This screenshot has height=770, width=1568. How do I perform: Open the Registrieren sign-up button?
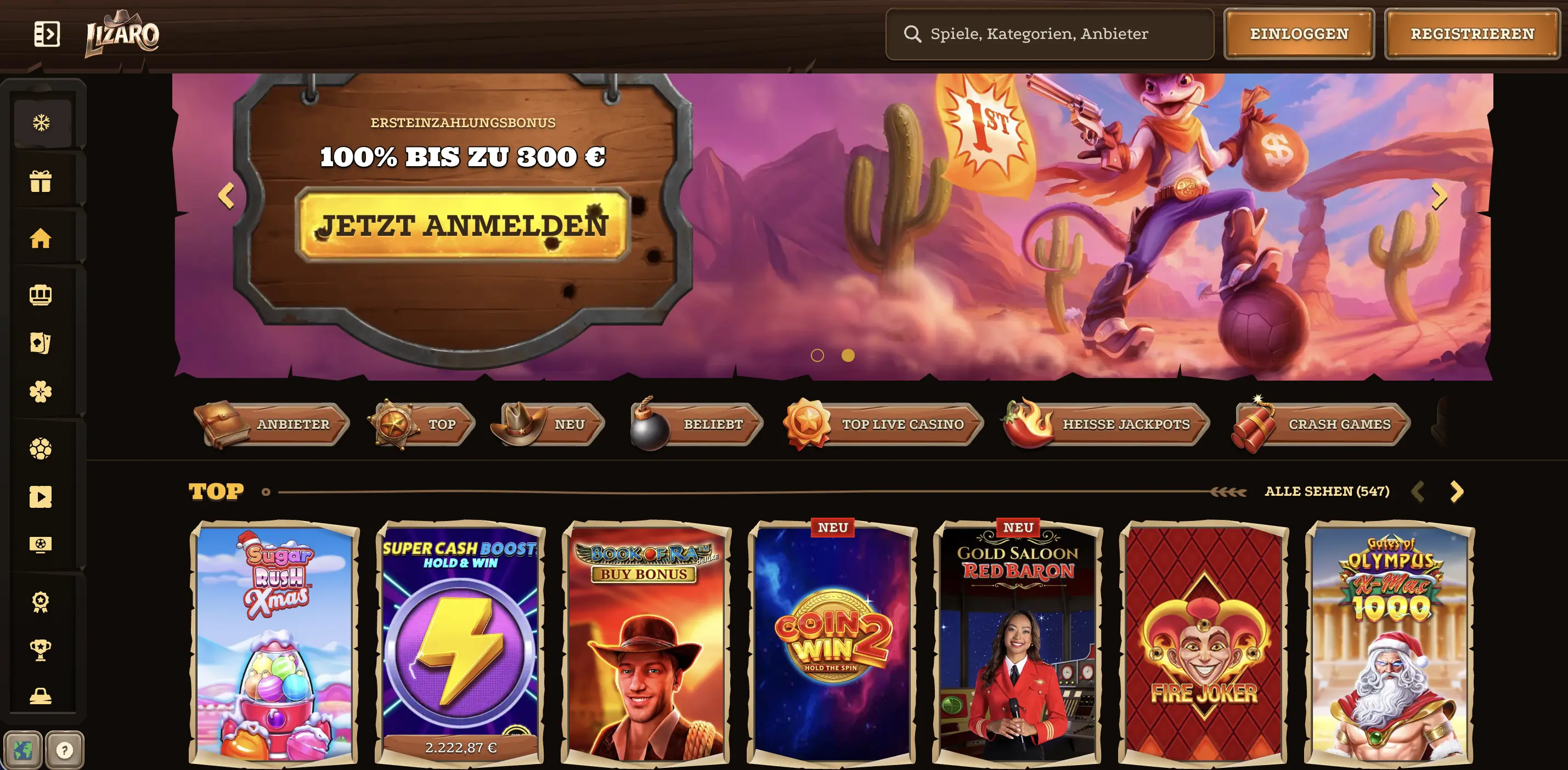click(x=1472, y=34)
